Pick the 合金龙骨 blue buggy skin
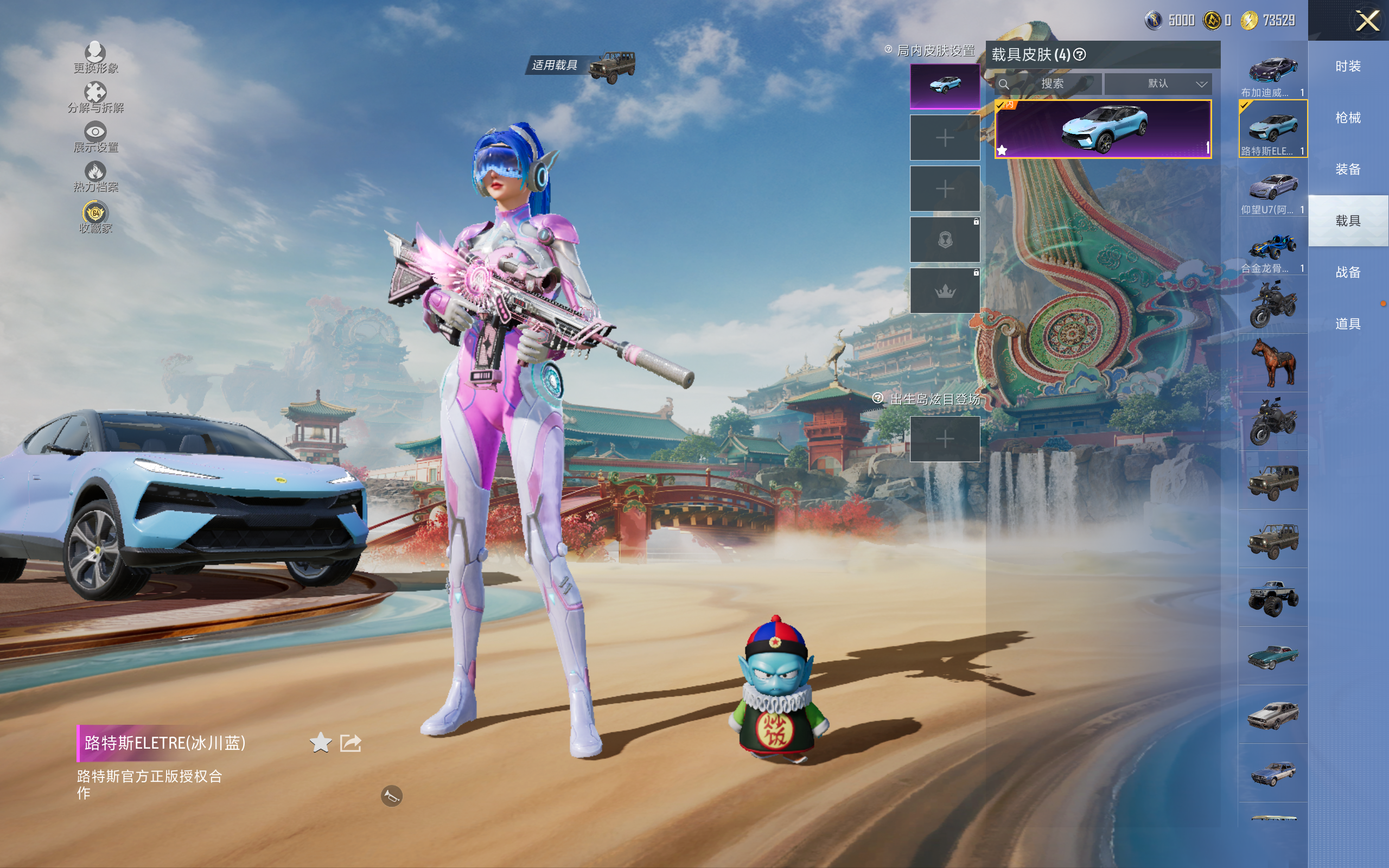Screen dimensions: 1389x868 (1272, 247)
